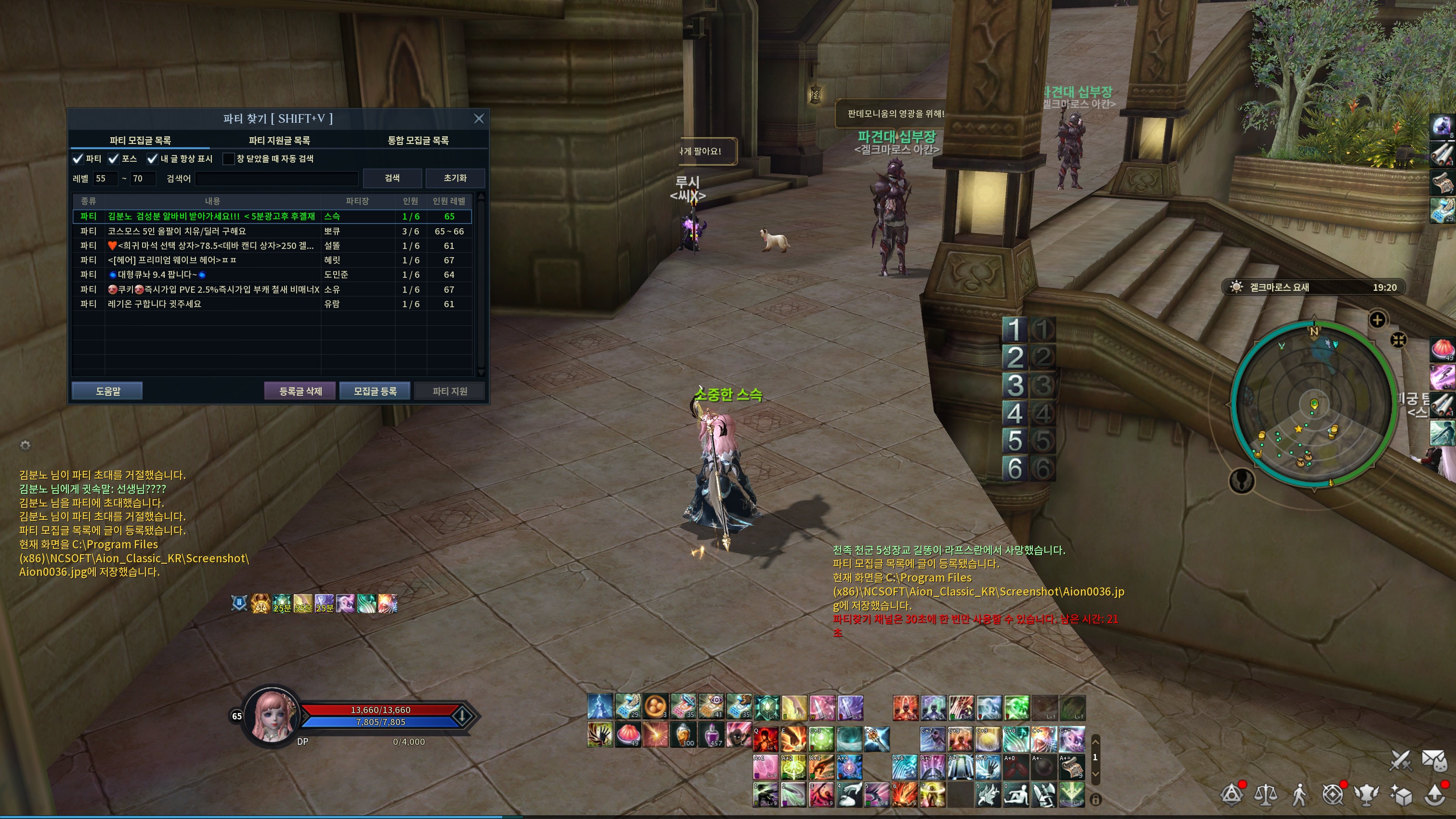Click the 검색어 search text field

(x=276, y=179)
